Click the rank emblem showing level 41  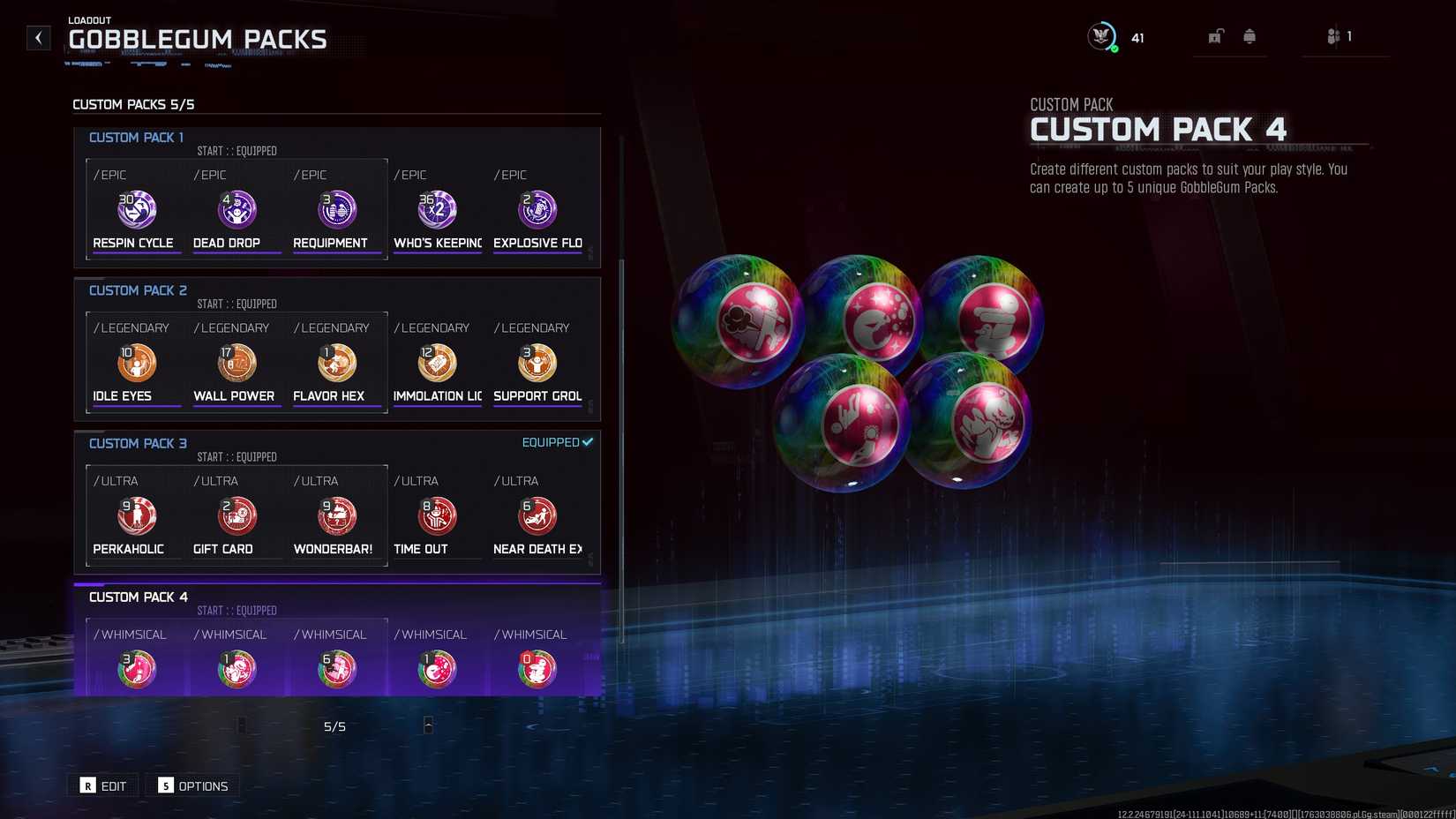[x=1100, y=37]
